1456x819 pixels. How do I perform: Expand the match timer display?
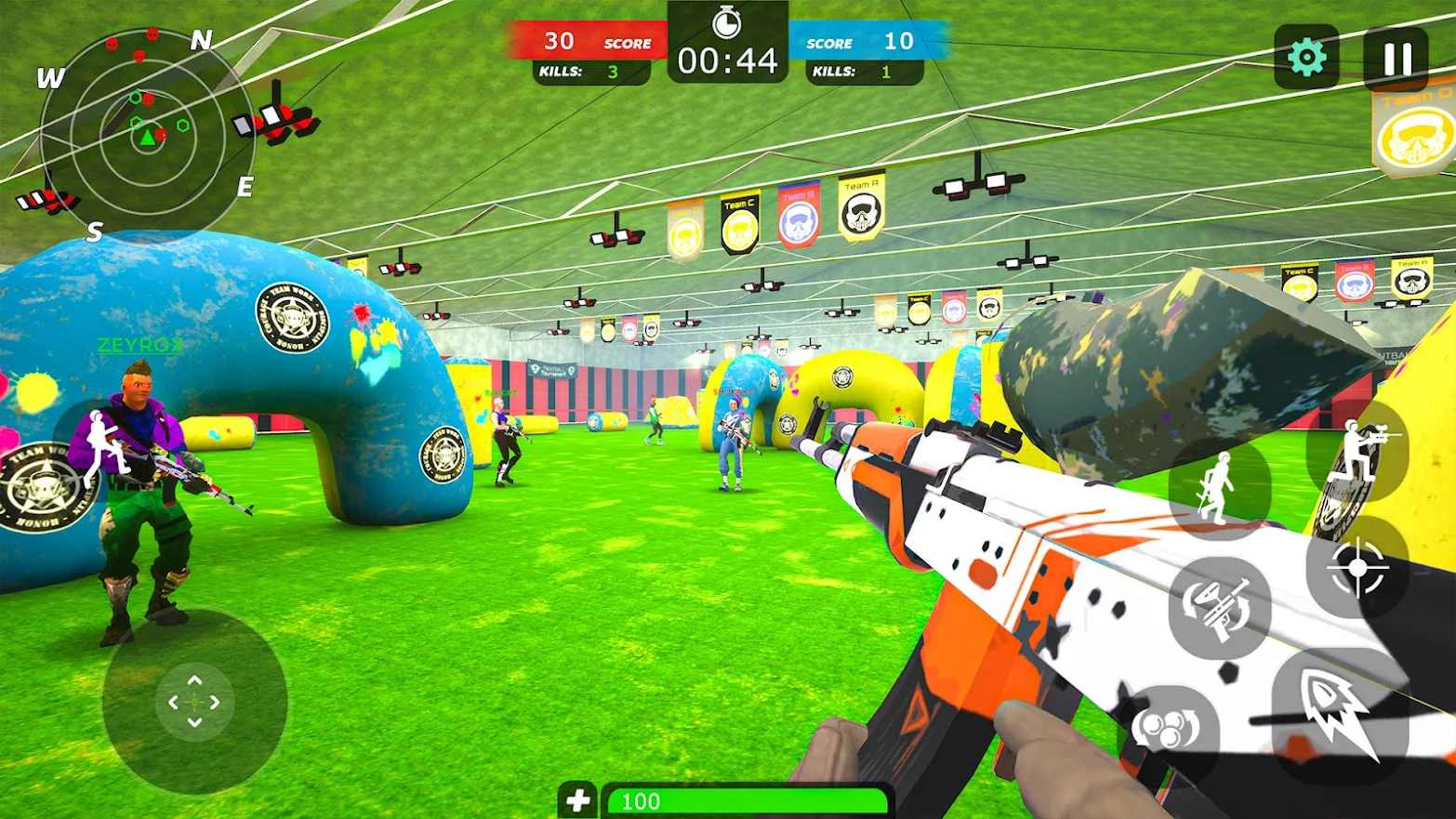coord(730,59)
